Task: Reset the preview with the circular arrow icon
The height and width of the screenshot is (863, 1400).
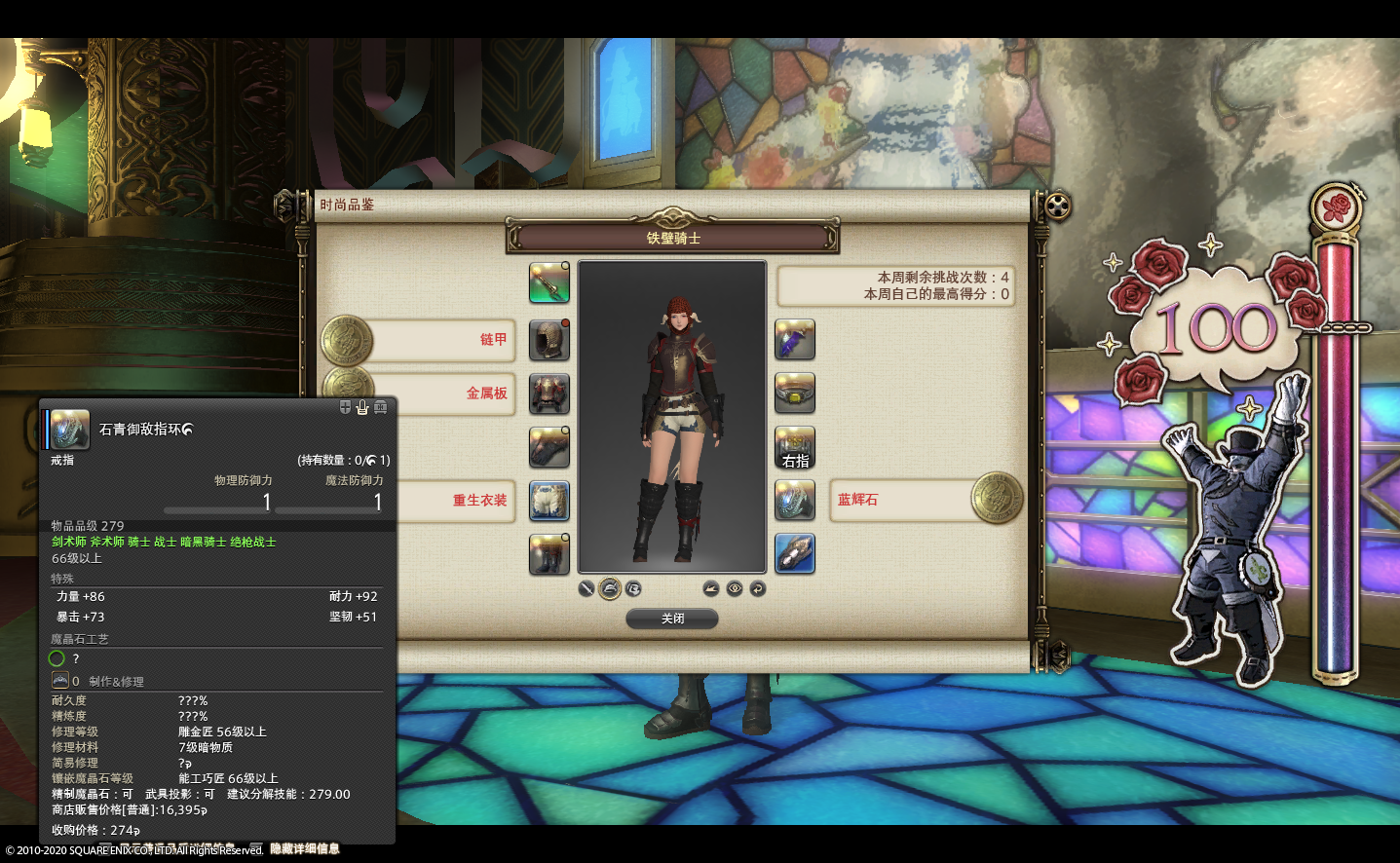Action: tap(758, 588)
